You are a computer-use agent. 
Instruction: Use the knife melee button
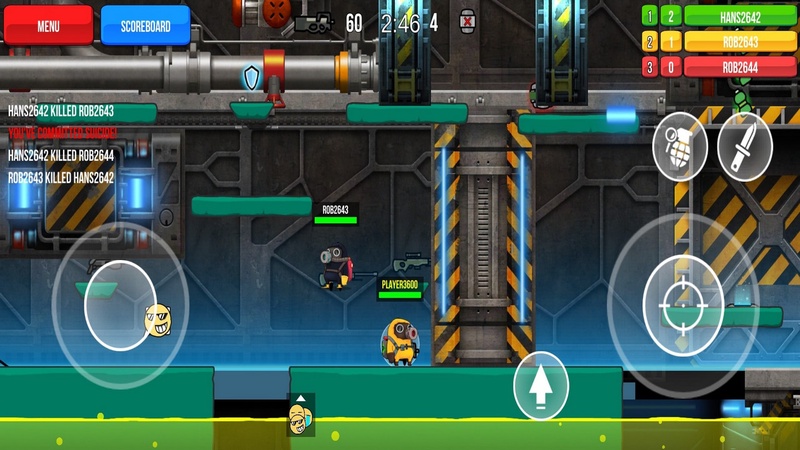click(x=744, y=147)
